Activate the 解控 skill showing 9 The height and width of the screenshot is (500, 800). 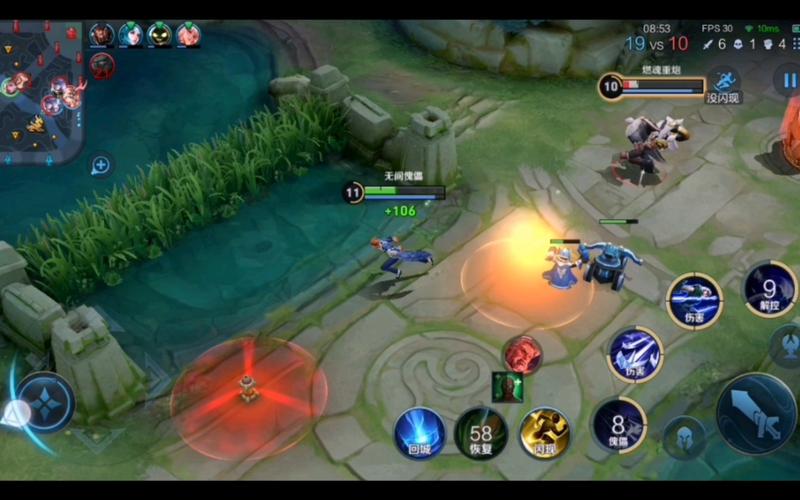click(x=770, y=289)
